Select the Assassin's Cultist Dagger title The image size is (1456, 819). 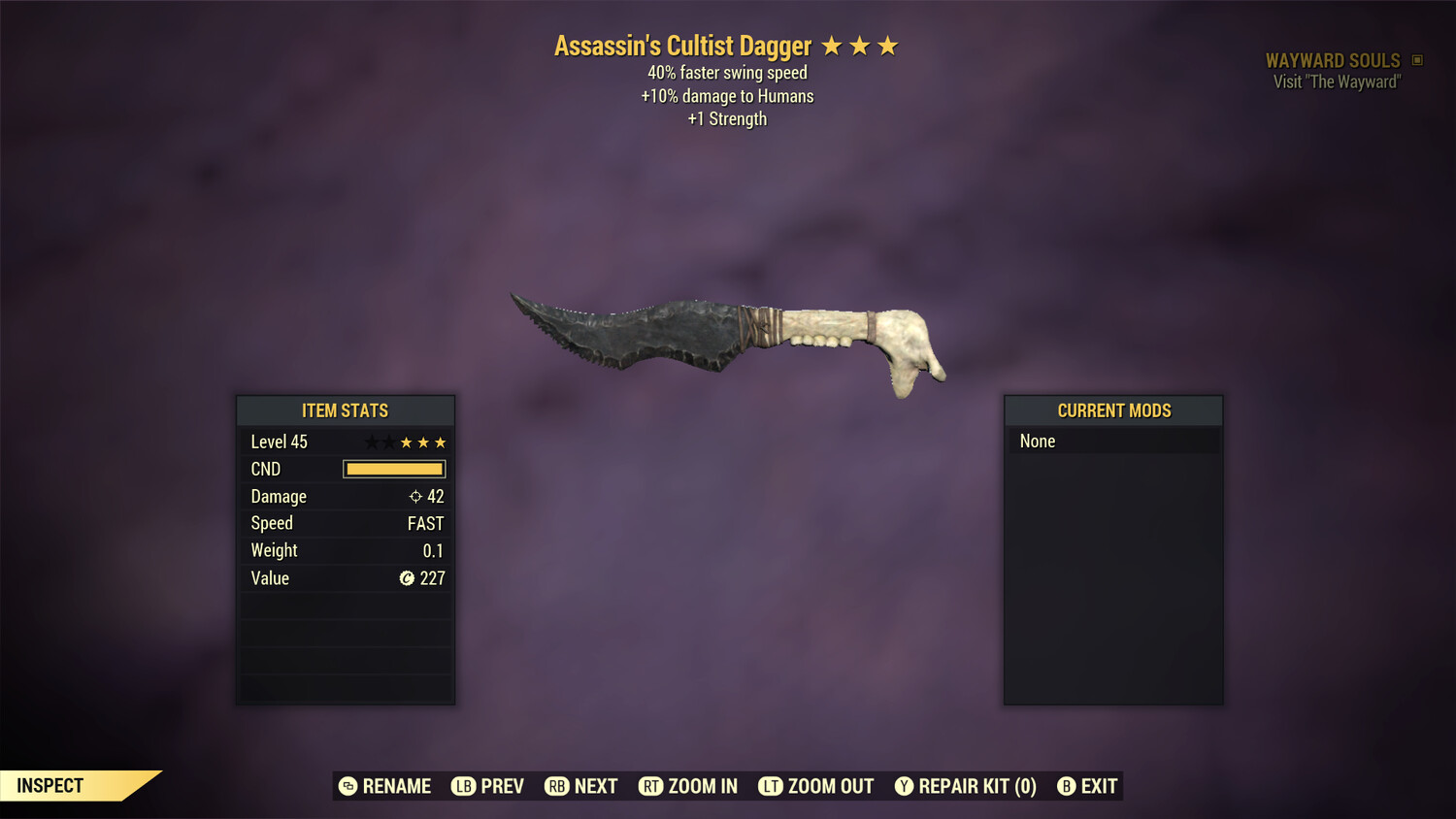click(682, 45)
